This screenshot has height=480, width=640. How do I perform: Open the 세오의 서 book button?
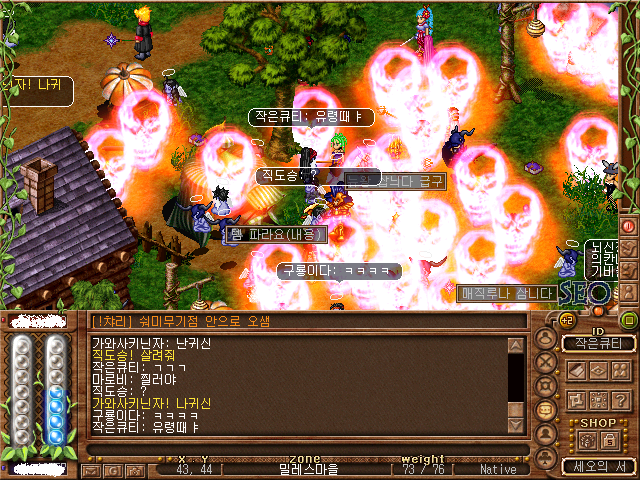pyautogui.click(x=598, y=466)
